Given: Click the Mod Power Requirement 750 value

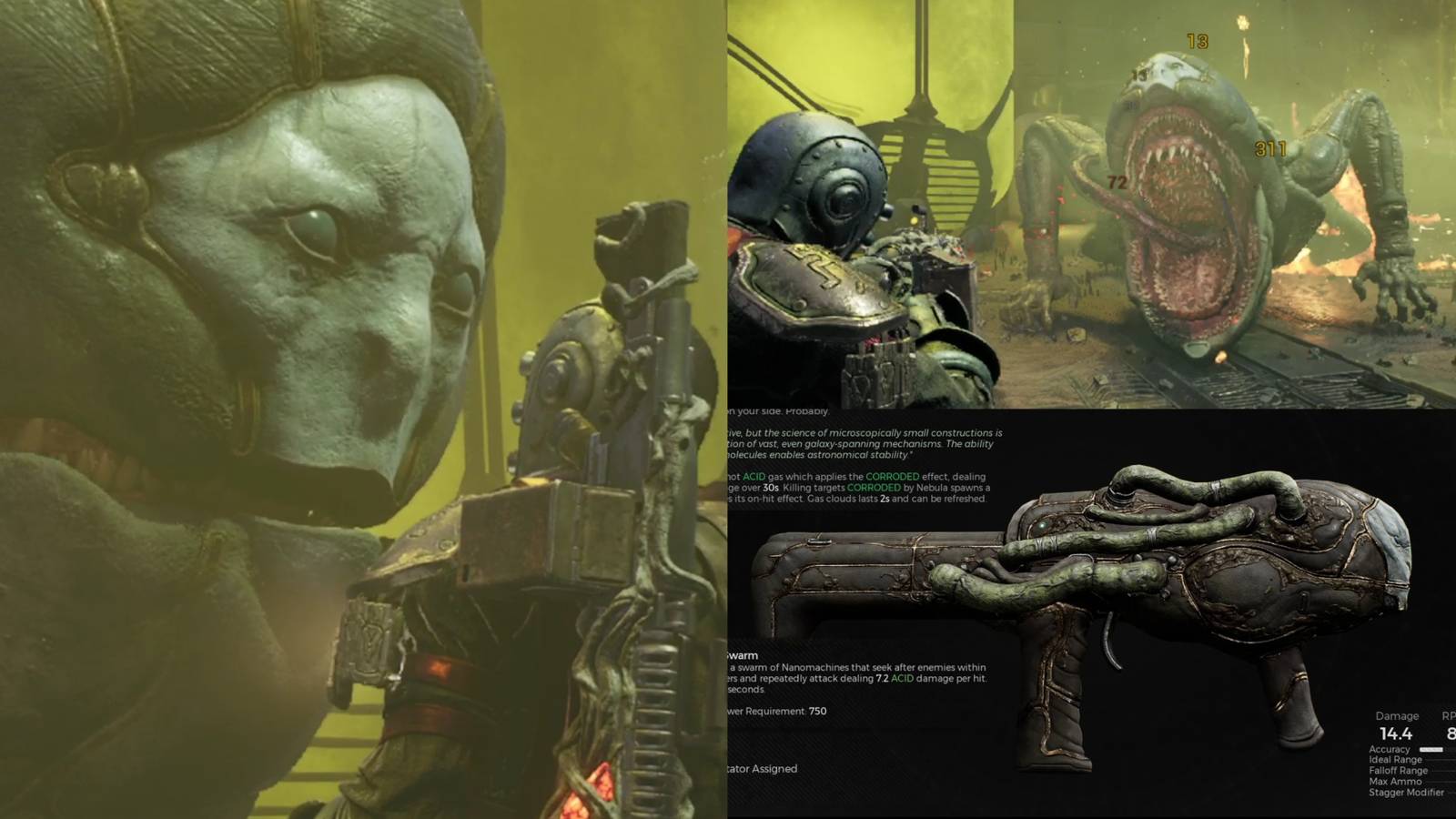Looking at the screenshot, I should pyautogui.click(x=816, y=712).
